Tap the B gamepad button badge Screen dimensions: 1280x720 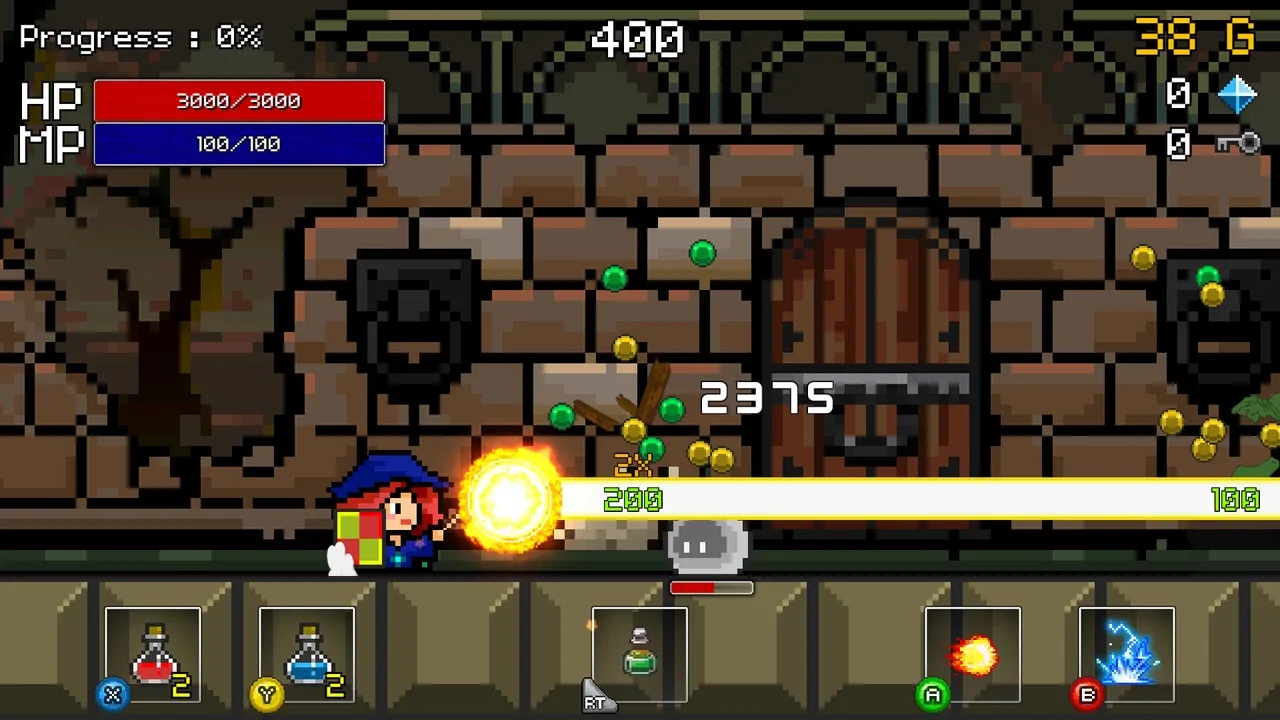pos(1087,694)
